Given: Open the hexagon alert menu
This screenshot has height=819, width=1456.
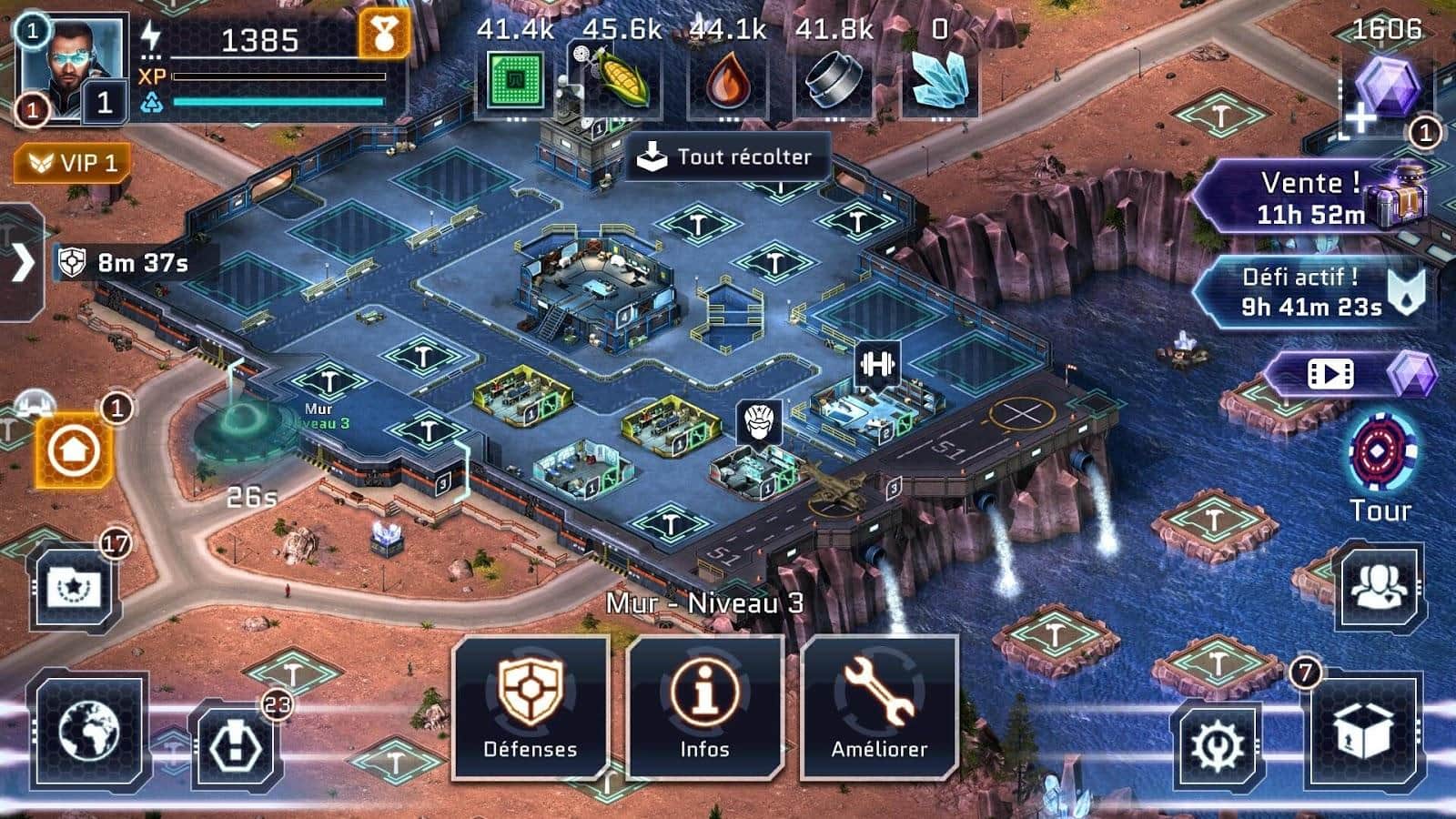Looking at the screenshot, I should pos(235,744).
